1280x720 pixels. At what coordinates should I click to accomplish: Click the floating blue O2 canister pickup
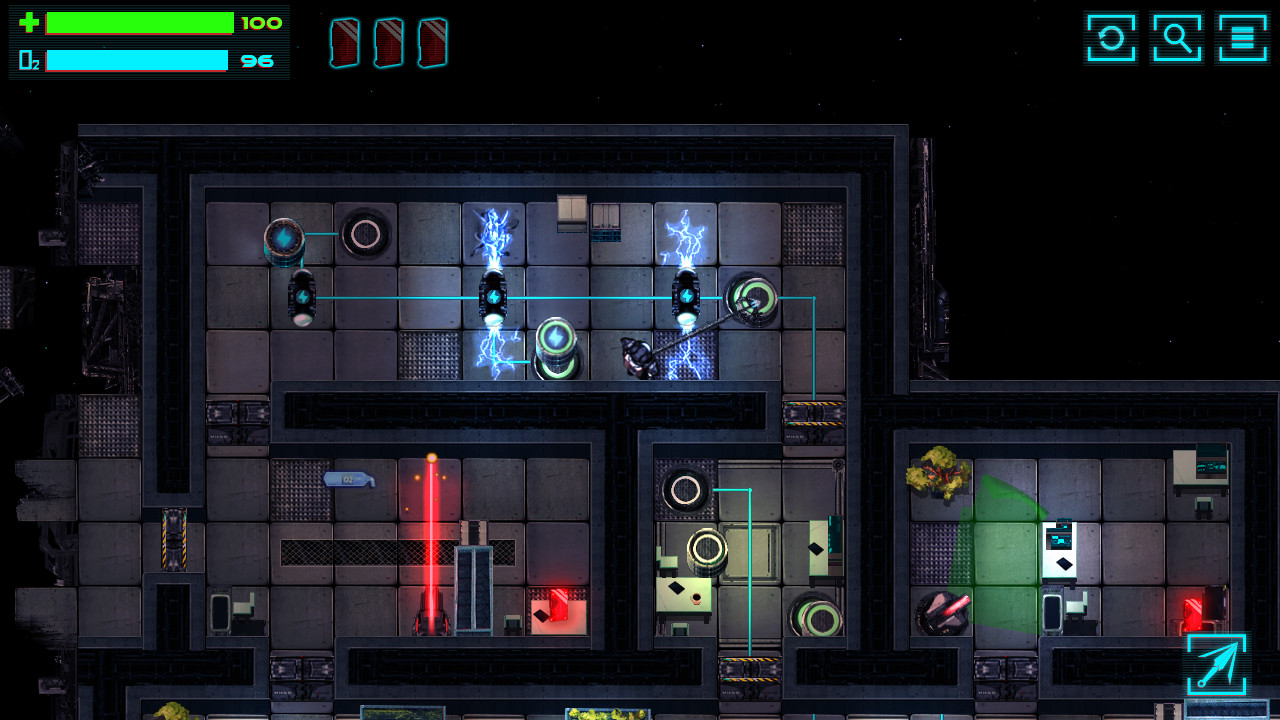coord(350,478)
